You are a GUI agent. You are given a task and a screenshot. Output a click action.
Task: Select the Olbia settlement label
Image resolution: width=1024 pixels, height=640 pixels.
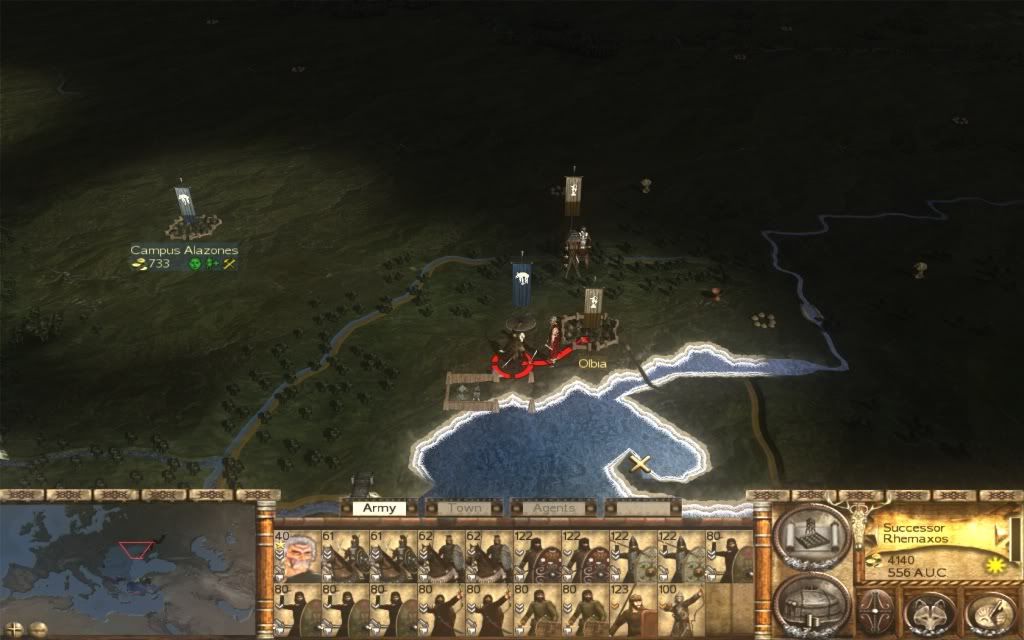click(593, 364)
